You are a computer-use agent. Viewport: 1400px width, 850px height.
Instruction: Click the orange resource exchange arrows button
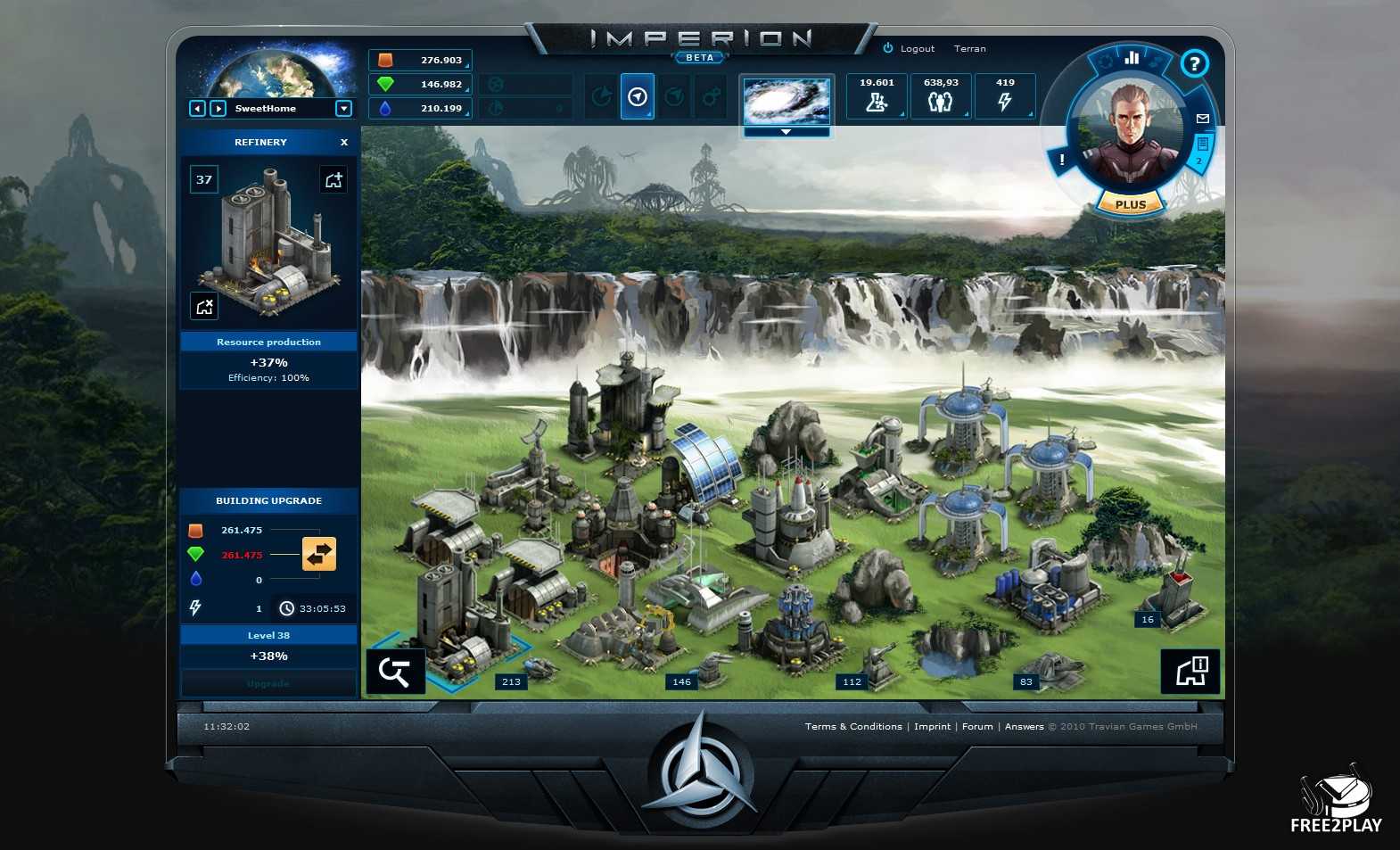(x=319, y=554)
